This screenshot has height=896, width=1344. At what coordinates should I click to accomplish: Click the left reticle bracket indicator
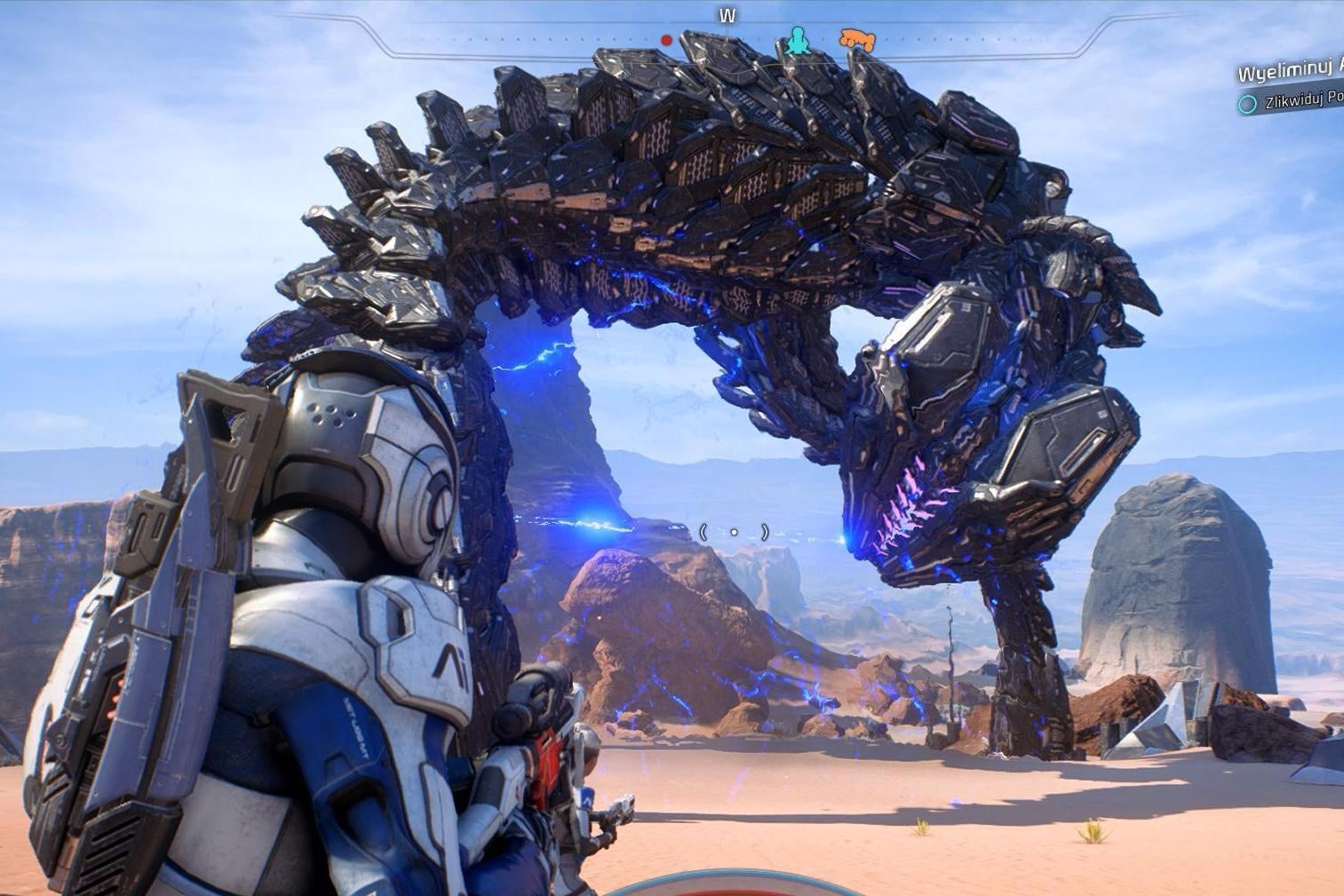coord(705,531)
